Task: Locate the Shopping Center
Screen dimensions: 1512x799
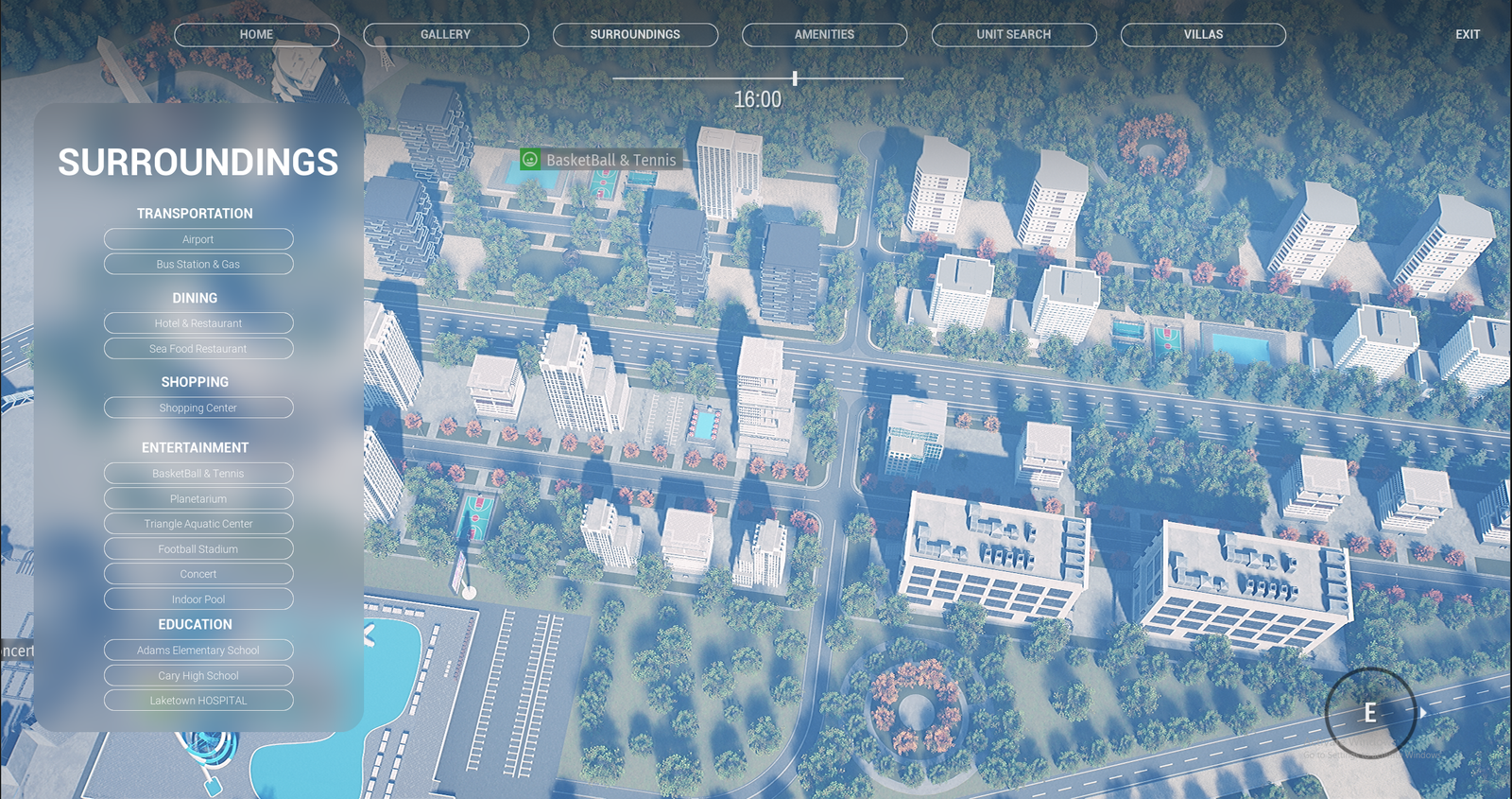Action: tap(198, 408)
